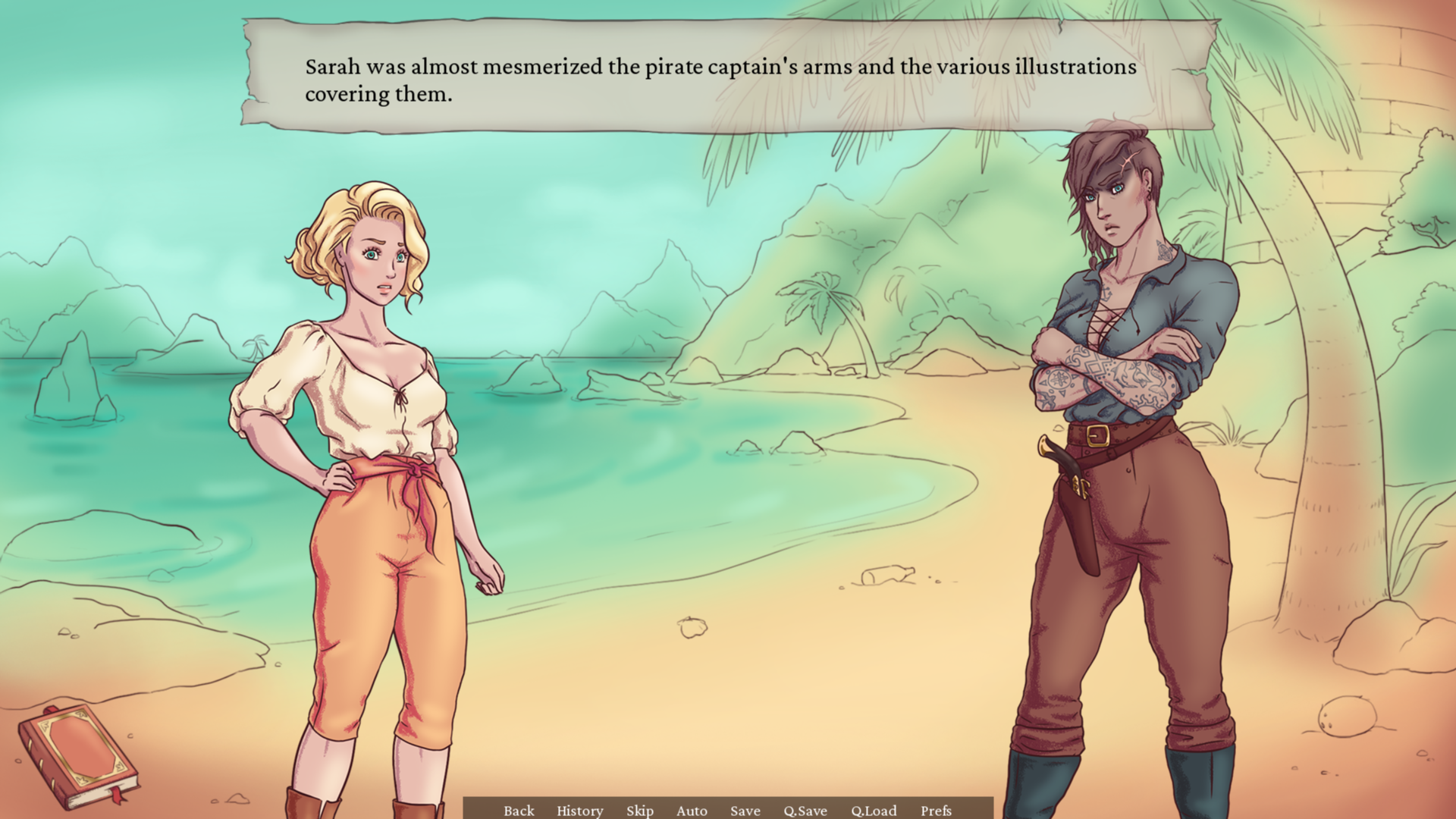The height and width of the screenshot is (819, 1456).
Task: Load the last quicksave via Q.Load
Action: pos(874,811)
